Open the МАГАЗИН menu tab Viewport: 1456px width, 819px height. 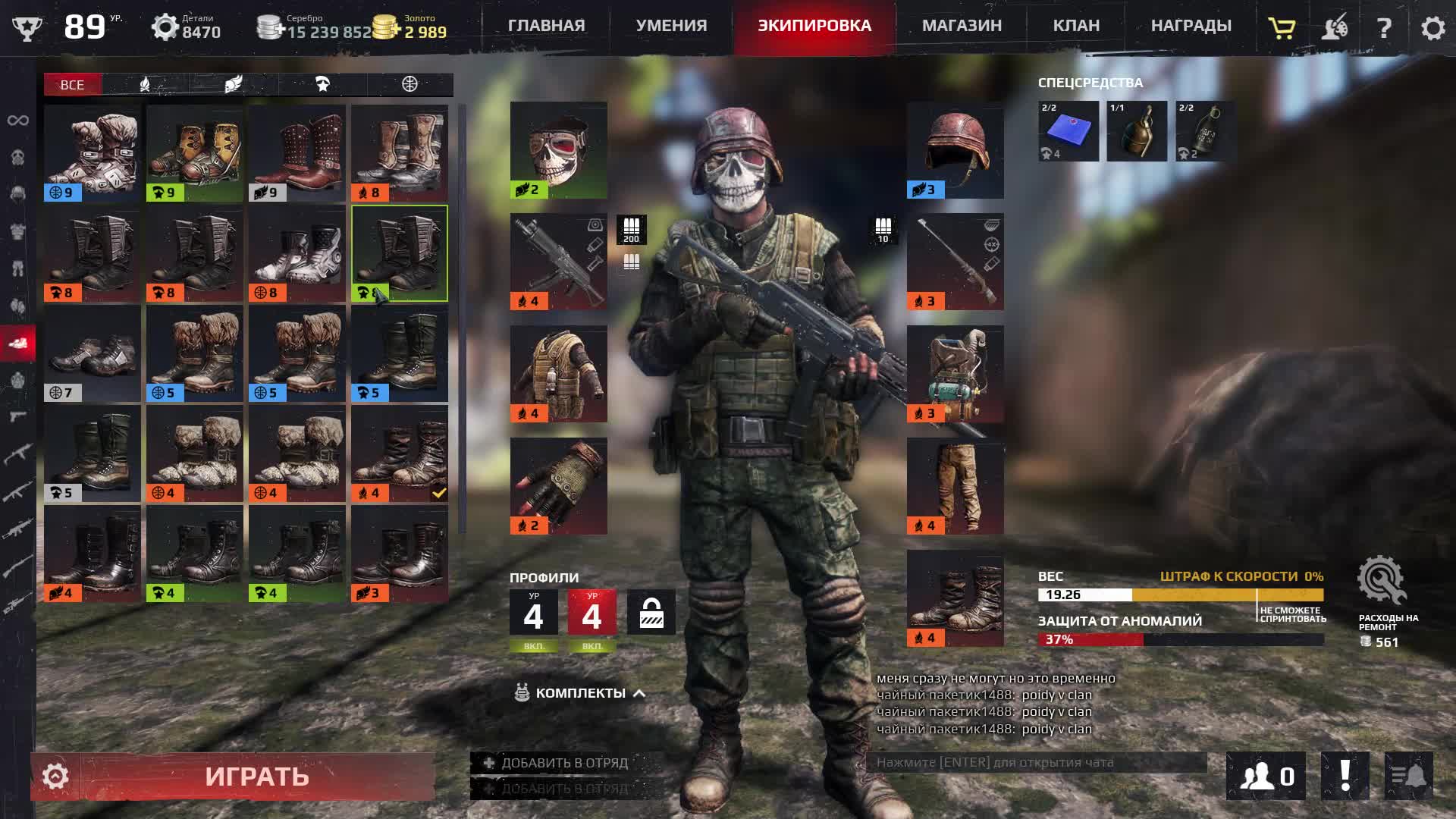pyautogui.click(x=960, y=25)
